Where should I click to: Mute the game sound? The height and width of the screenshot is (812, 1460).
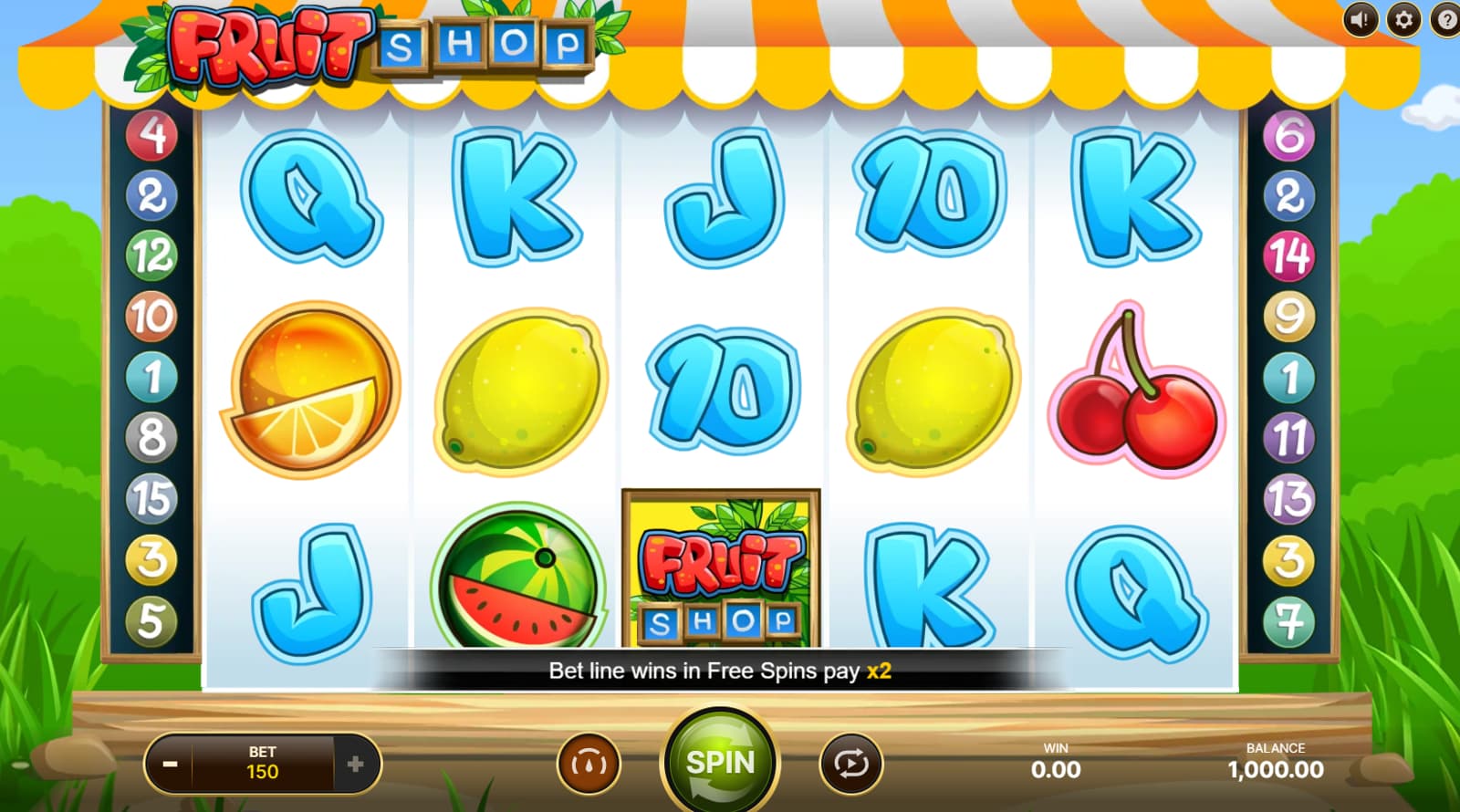pos(1360,21)
